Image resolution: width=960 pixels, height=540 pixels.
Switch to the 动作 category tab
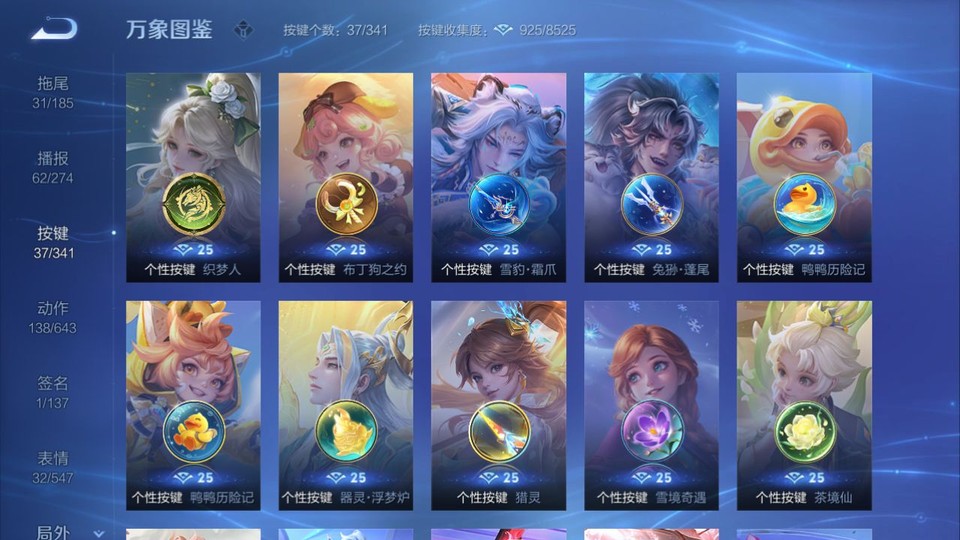coord(53,317)
